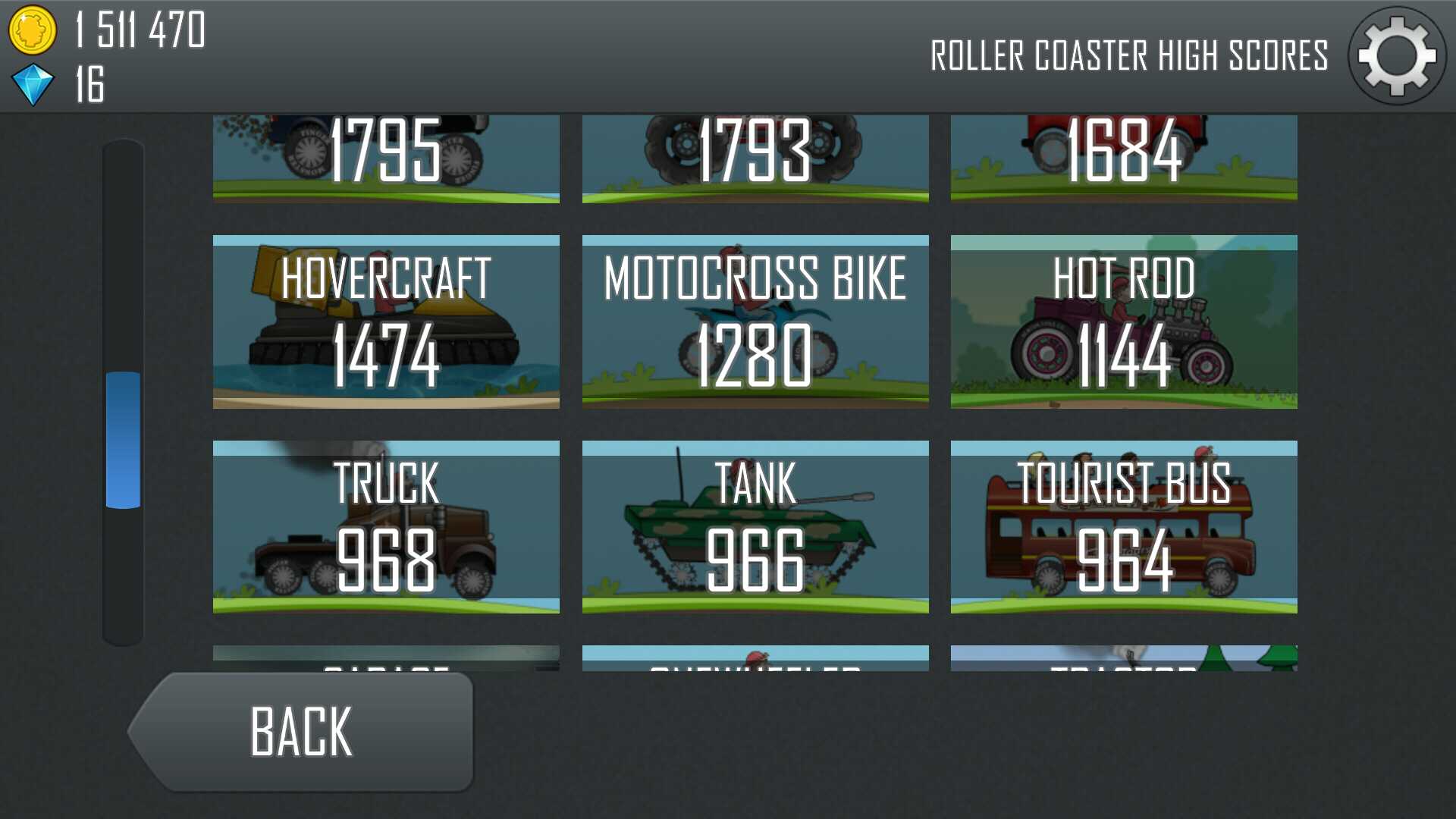Select the Hovercraft high score tile
1456x819 pixels.
386,322
